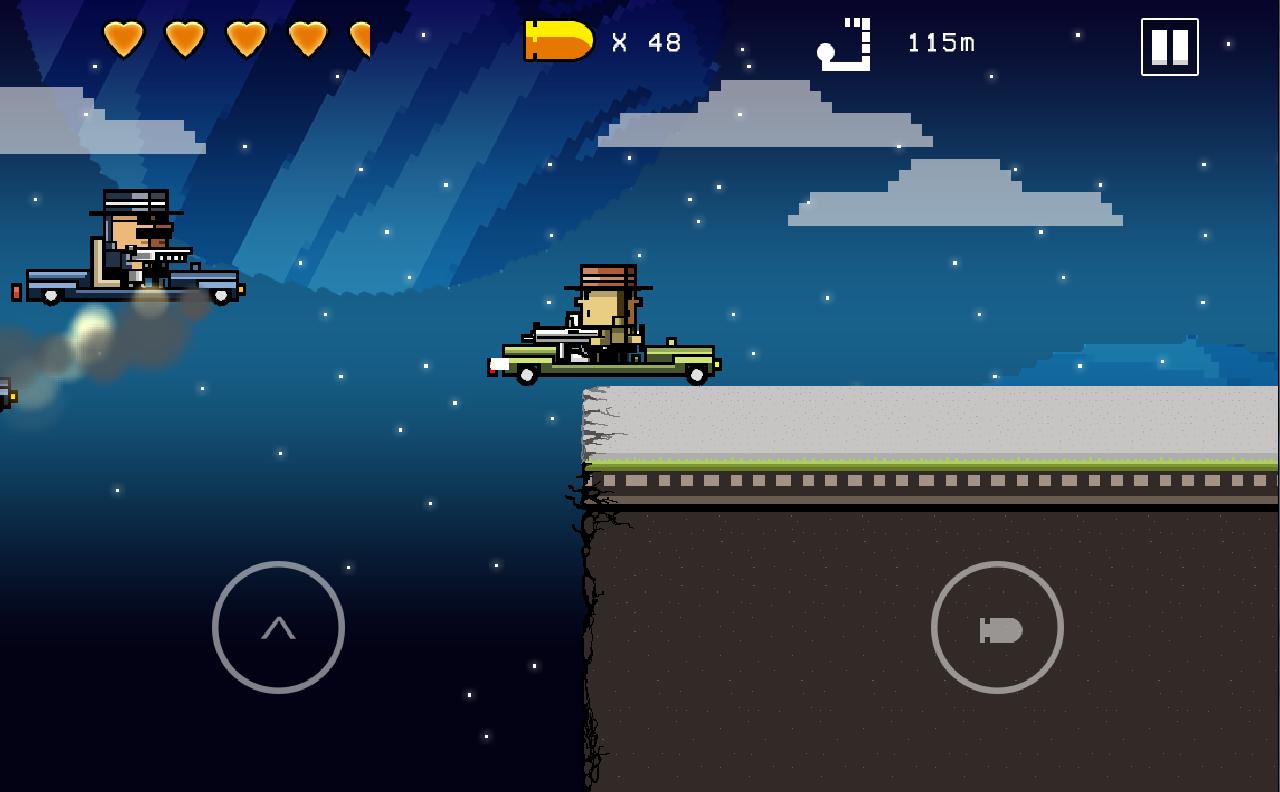Tap the jump arrow button
The image size is (1280, 792).
pyautogui.click(x=278, y=627)
